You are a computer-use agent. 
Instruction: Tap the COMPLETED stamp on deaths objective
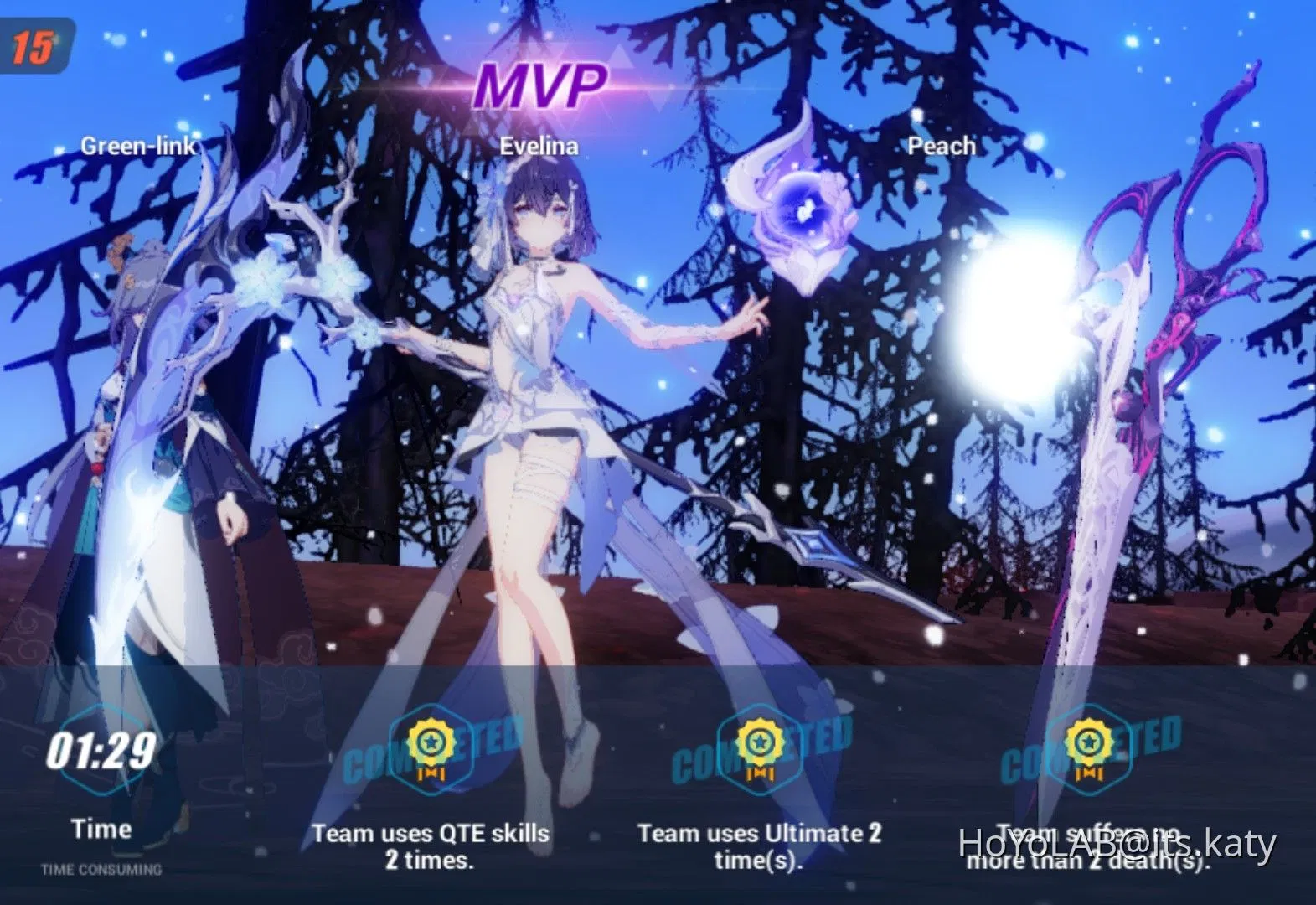(x=1089, y=752)
